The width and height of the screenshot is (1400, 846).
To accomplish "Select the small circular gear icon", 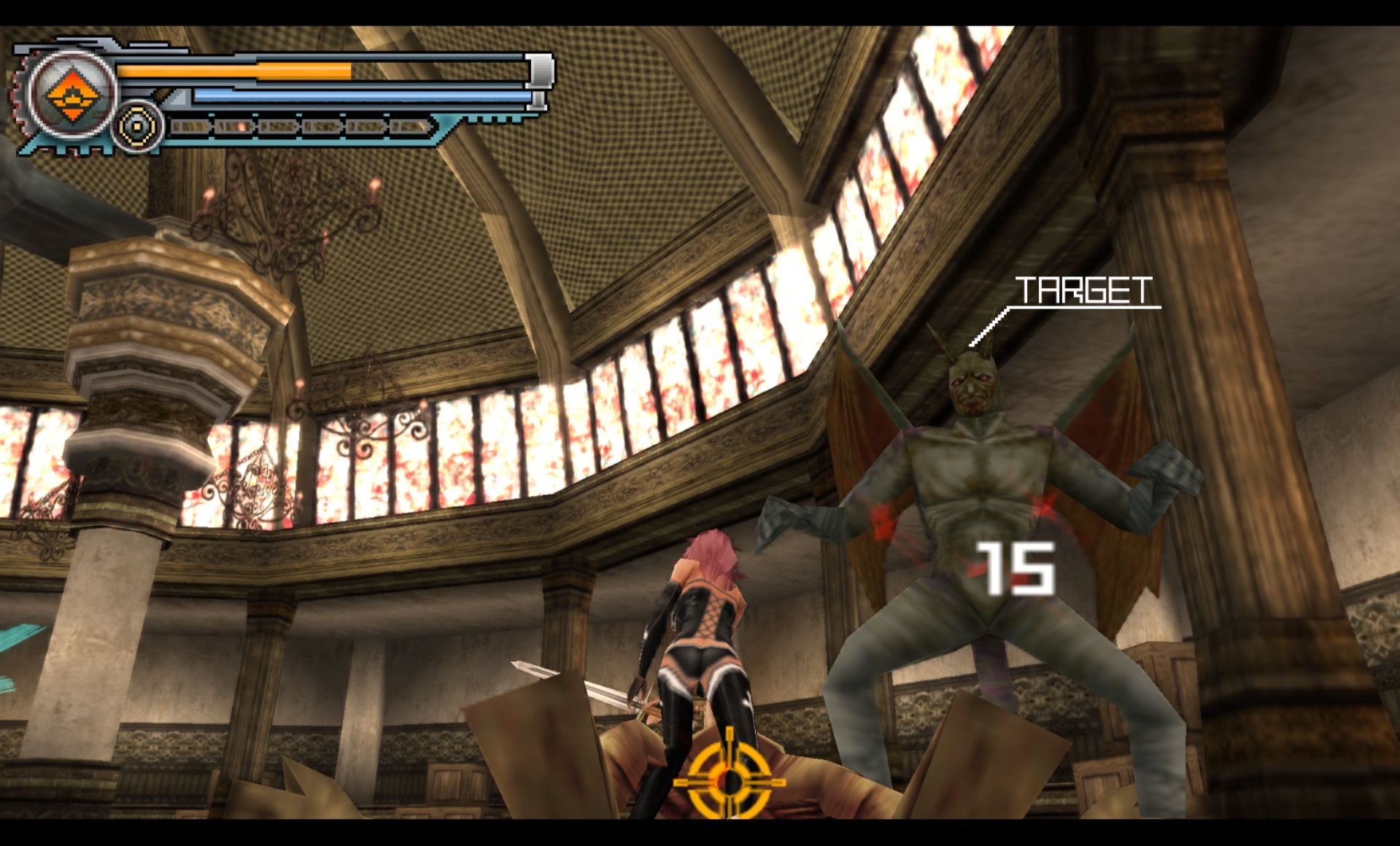I will tap(137, 127).
